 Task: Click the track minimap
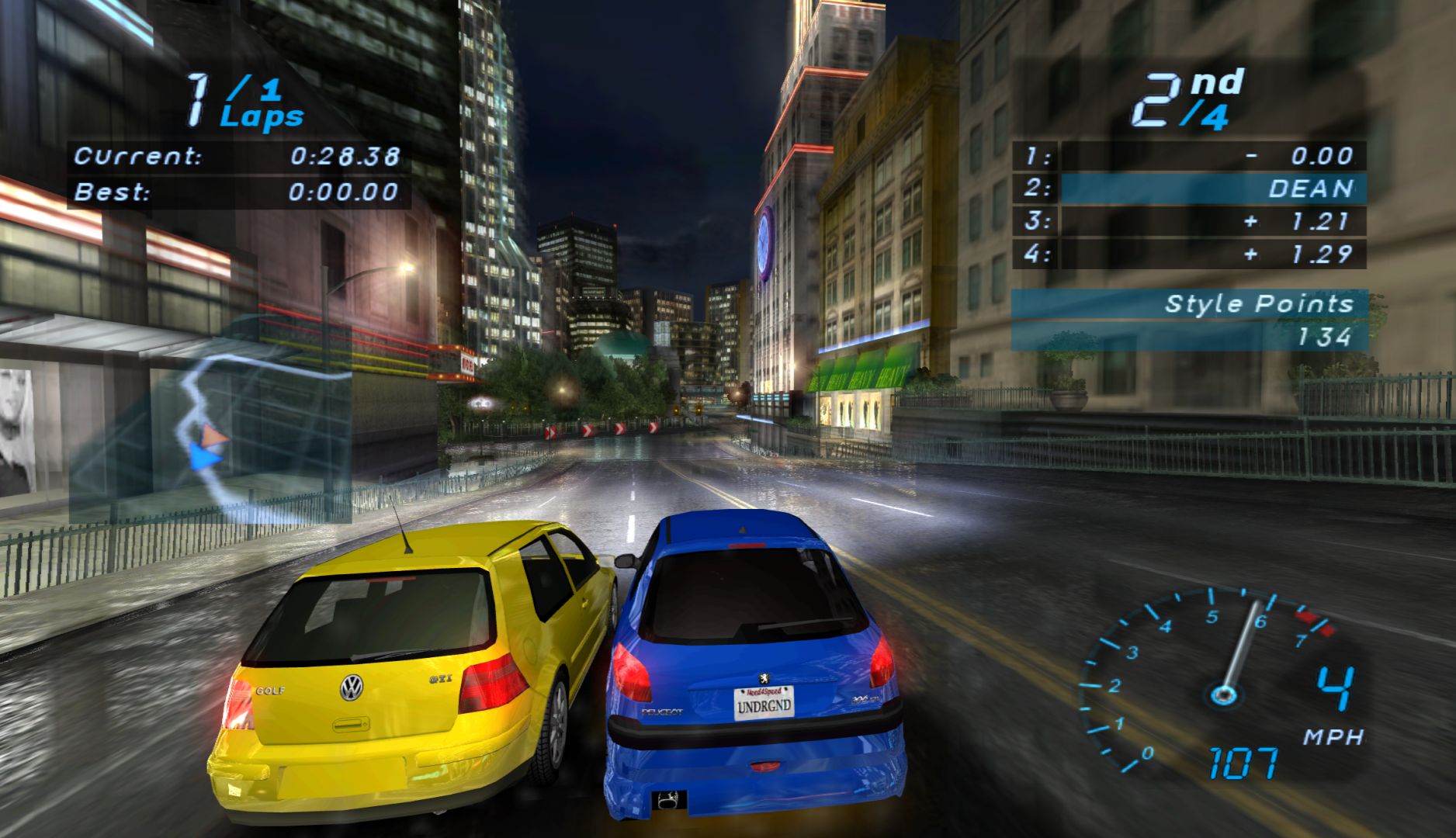coord(233,435)
